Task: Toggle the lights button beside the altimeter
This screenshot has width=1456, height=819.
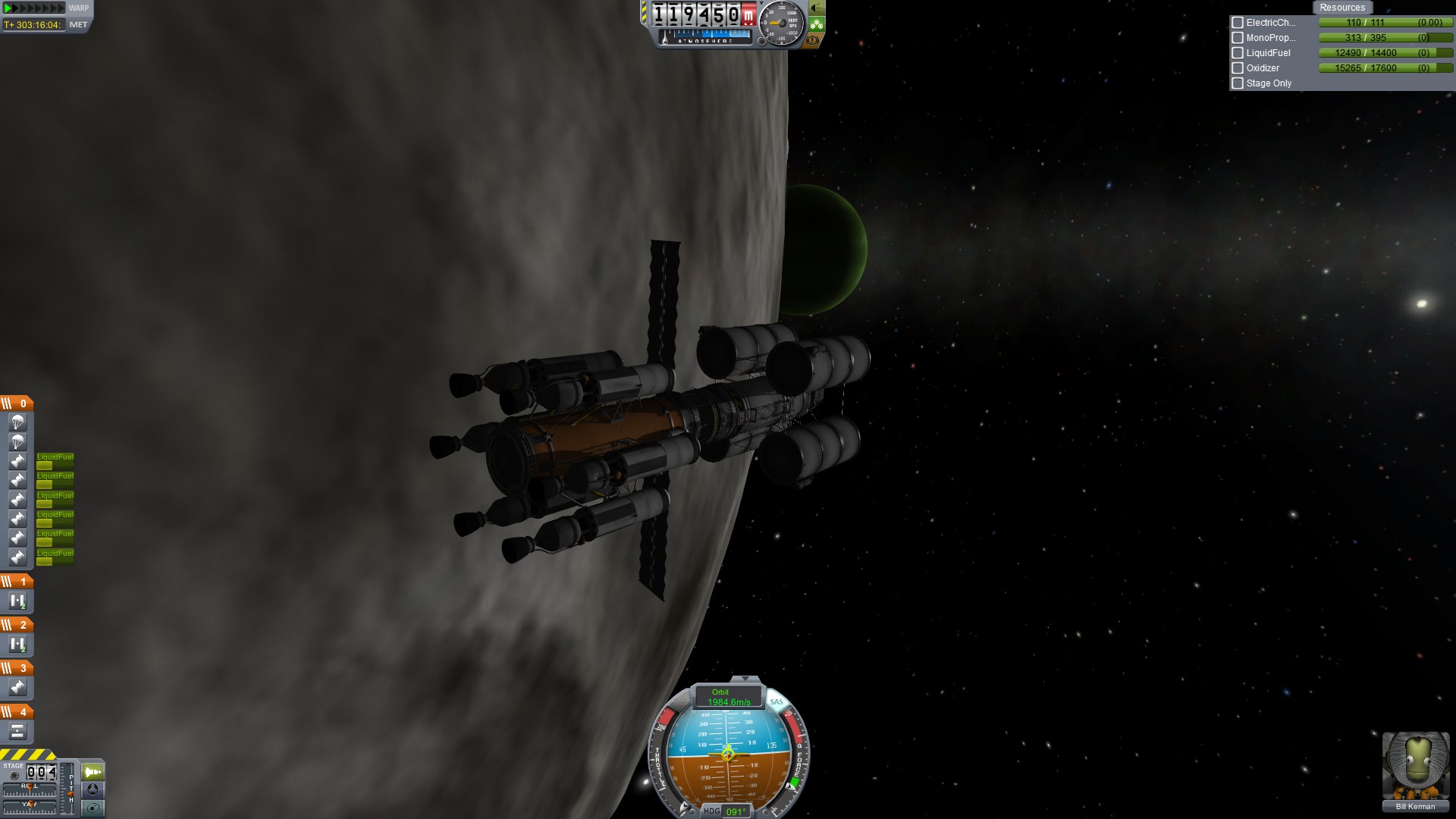Action: pos(816,8)
